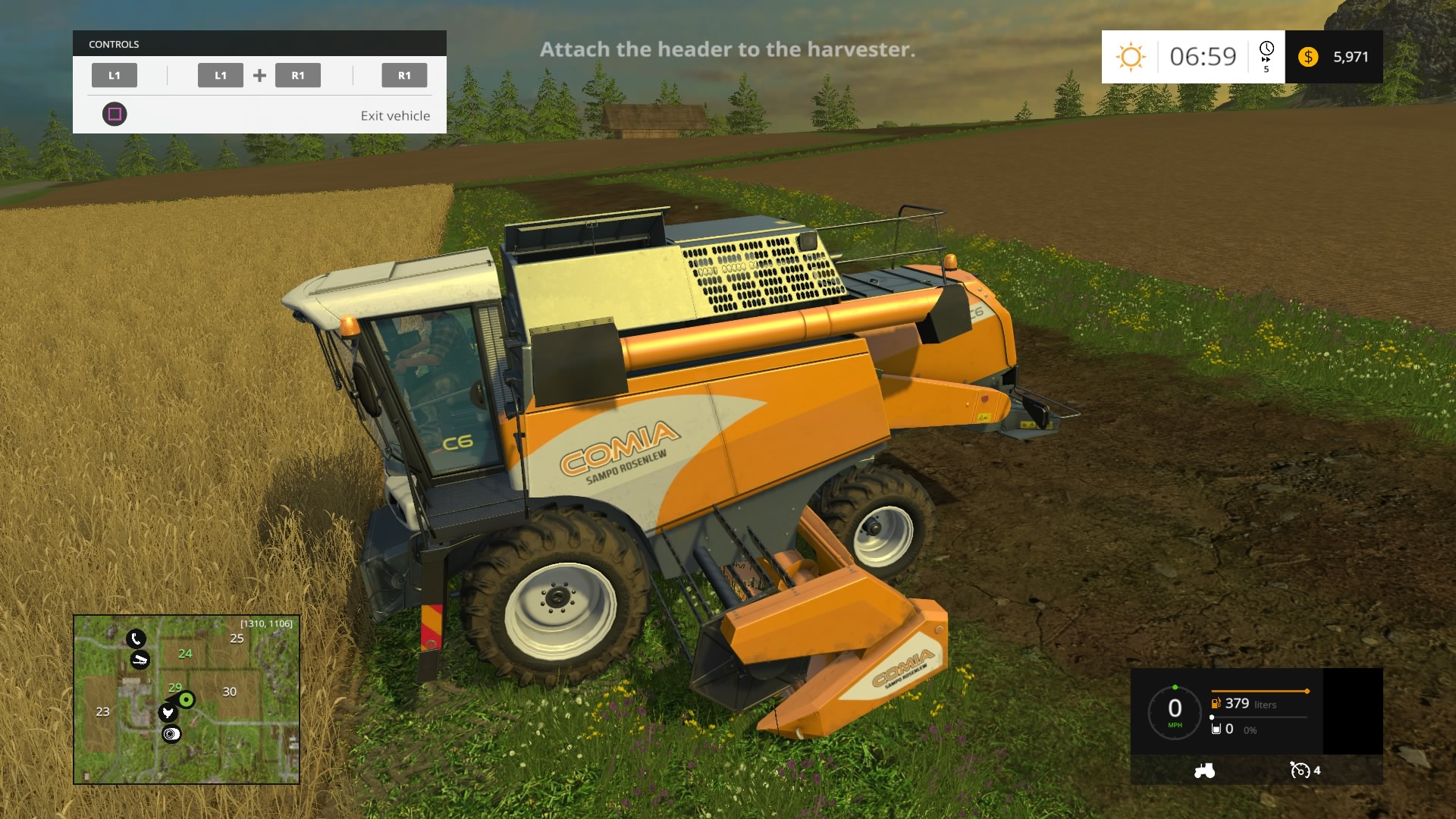Select field 30 on the minimap
The image size is (1456, 819).
pyautogui.click(x=229, y=692)
